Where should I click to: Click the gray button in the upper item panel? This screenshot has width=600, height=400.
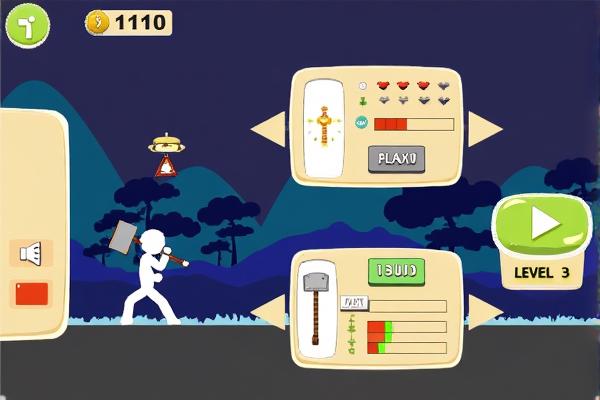(396, 158)
